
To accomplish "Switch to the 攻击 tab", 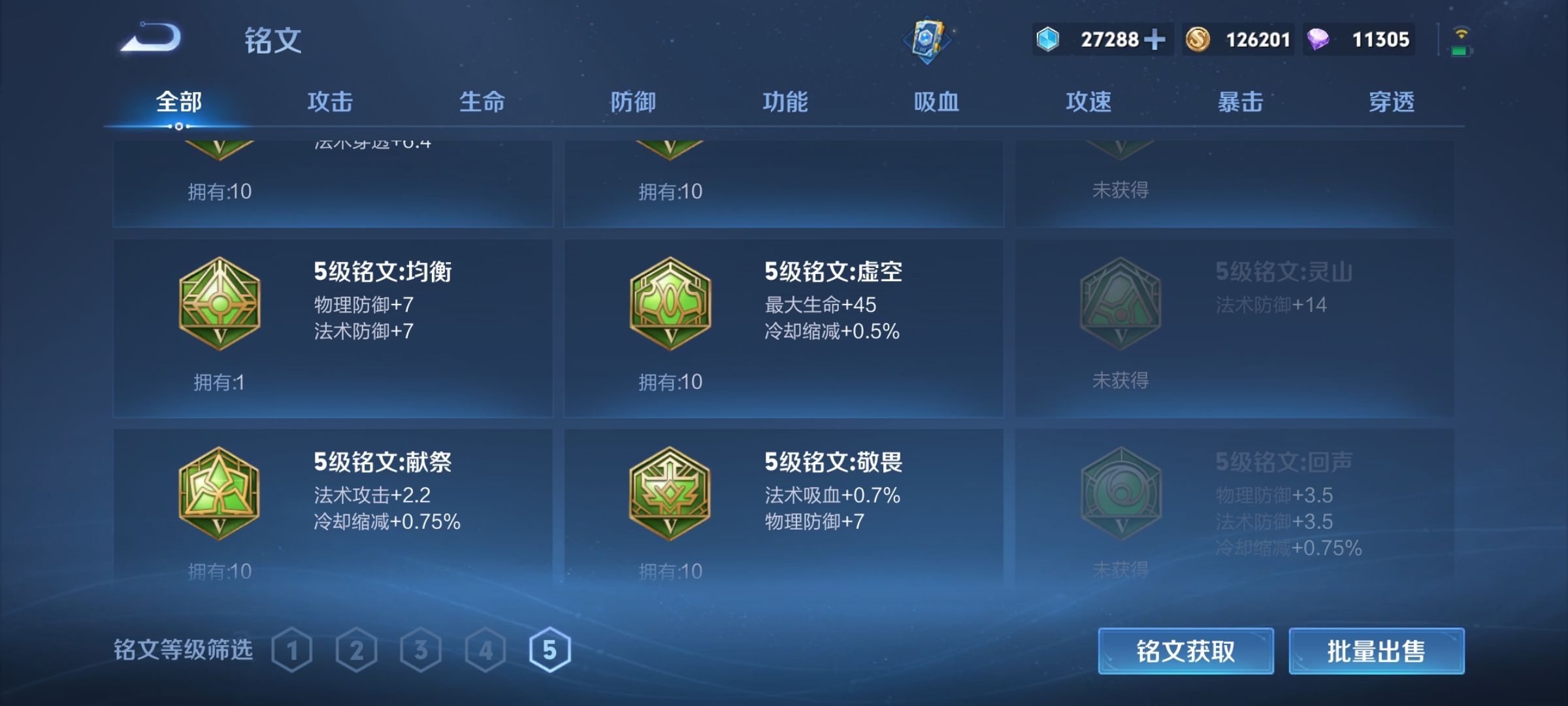I will 331,102.
